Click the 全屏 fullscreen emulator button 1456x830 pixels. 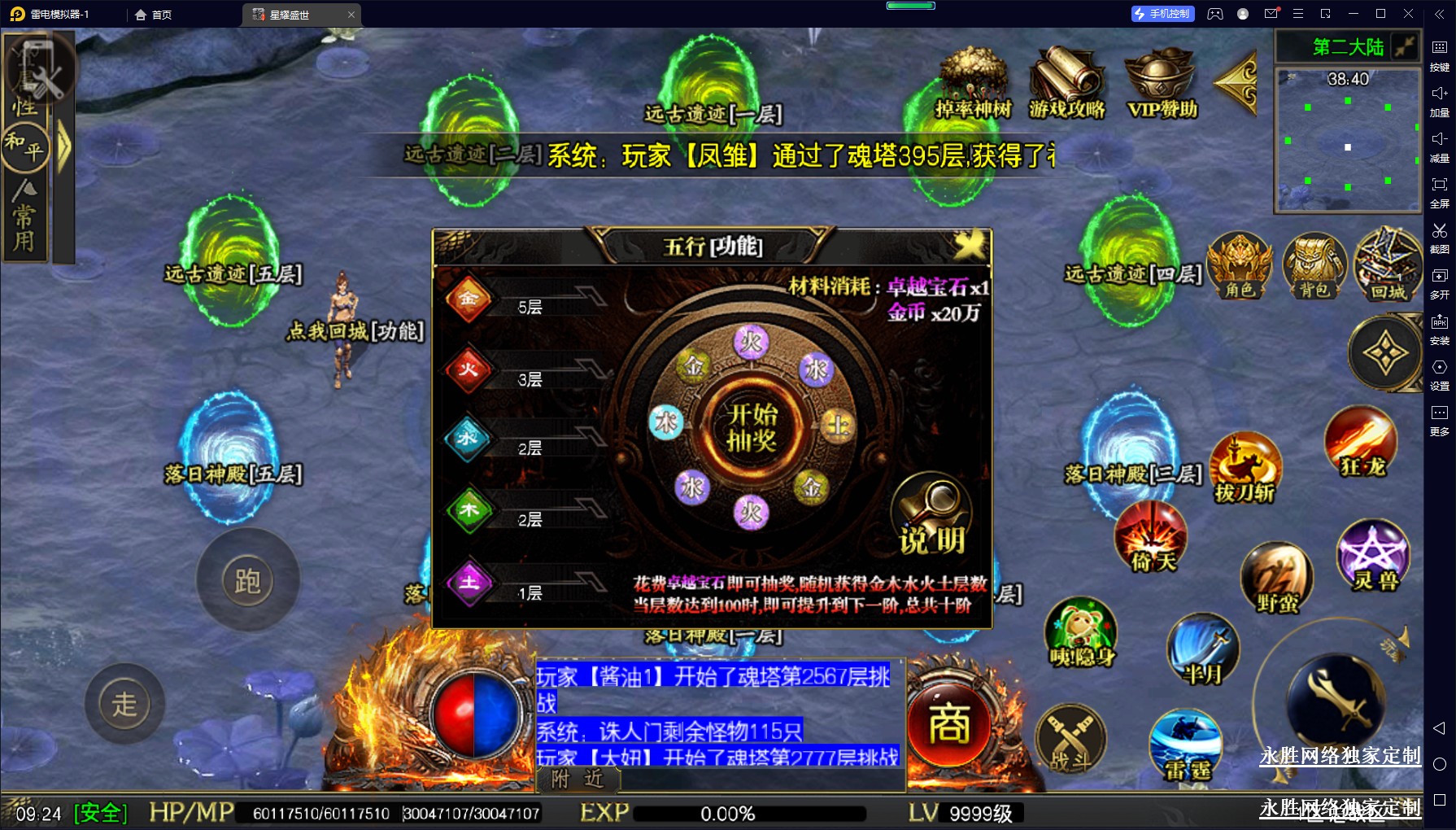(1439, 190)
